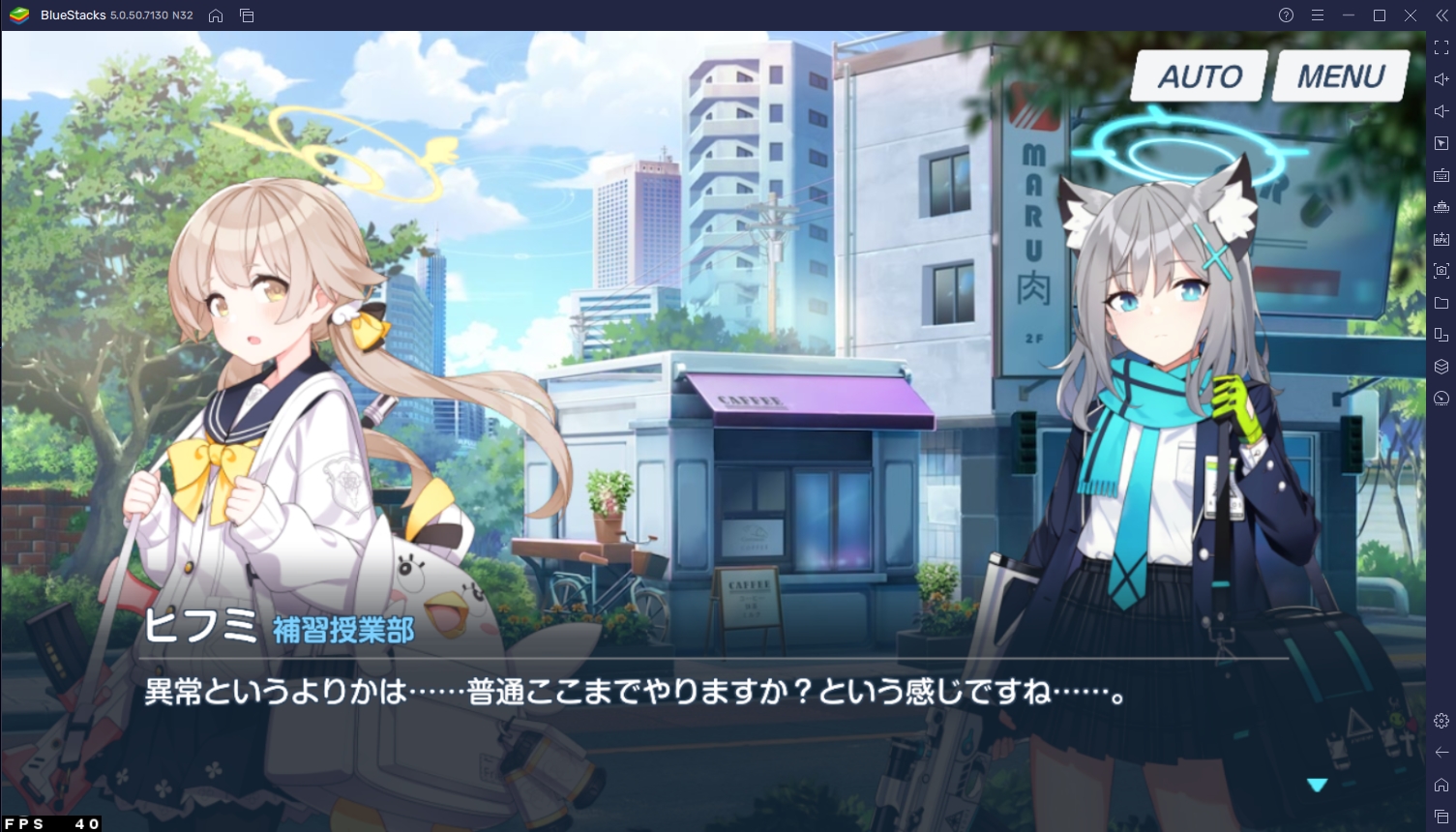Open the hamburger menu in the title bar
The height and width of the screenshot is (832, 1456).
[1317, 15]
